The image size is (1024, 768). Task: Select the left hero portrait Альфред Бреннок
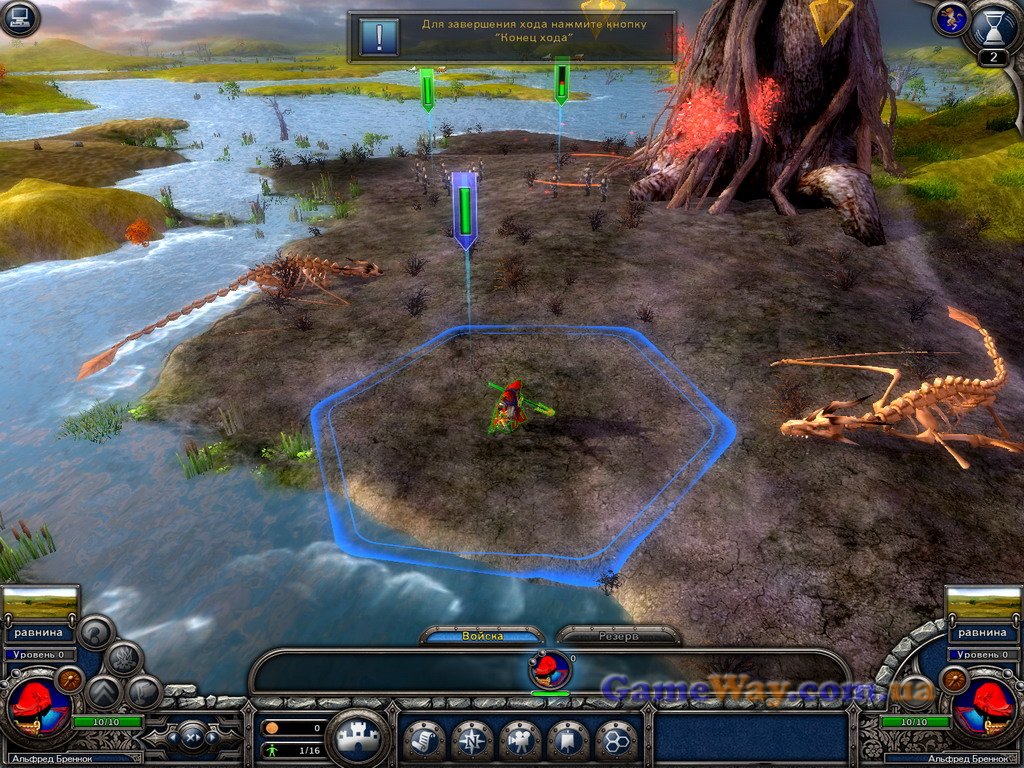(x=38, y=707)
